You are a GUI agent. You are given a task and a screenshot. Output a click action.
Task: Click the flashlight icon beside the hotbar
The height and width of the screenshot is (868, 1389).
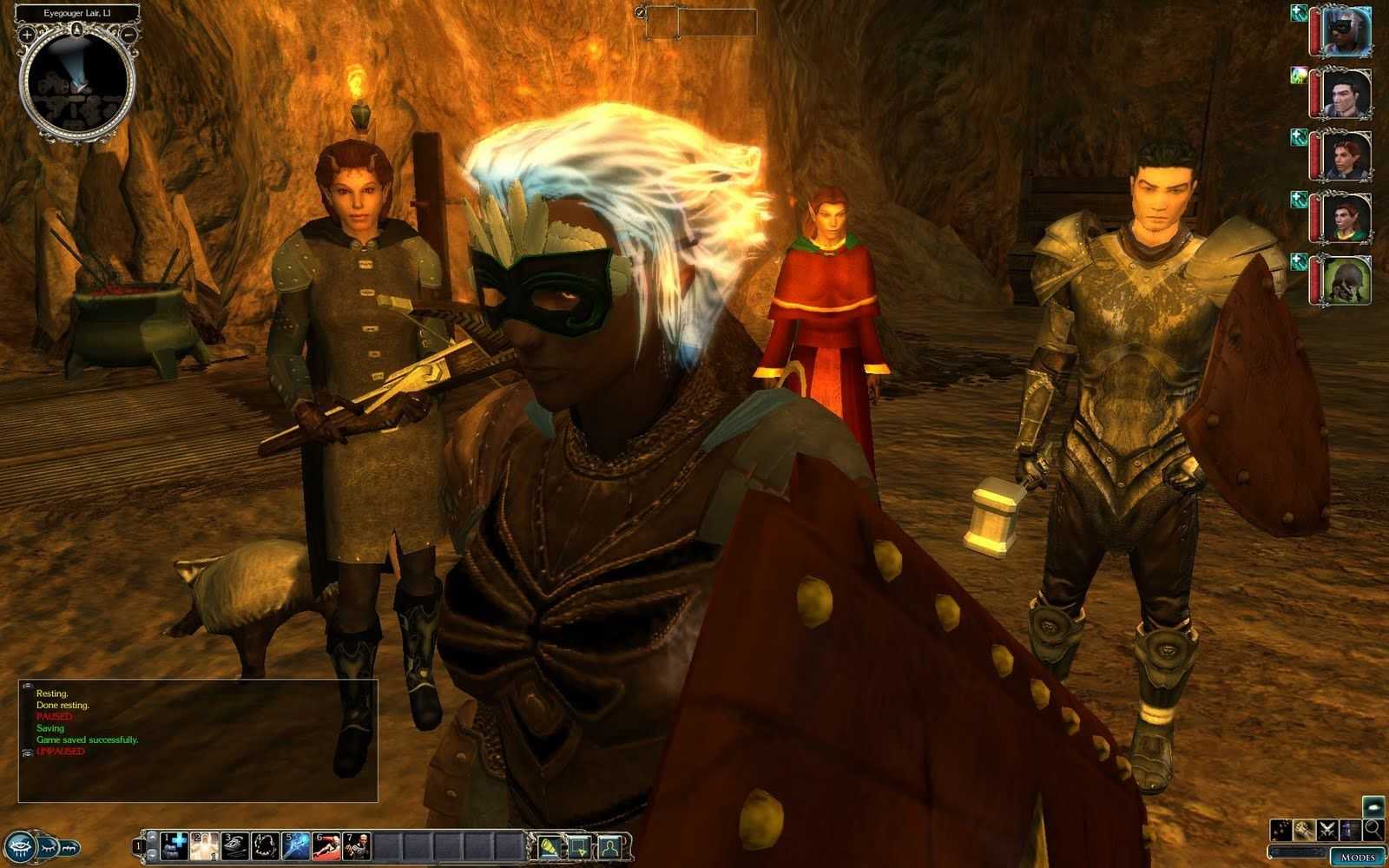coord(549,845)
